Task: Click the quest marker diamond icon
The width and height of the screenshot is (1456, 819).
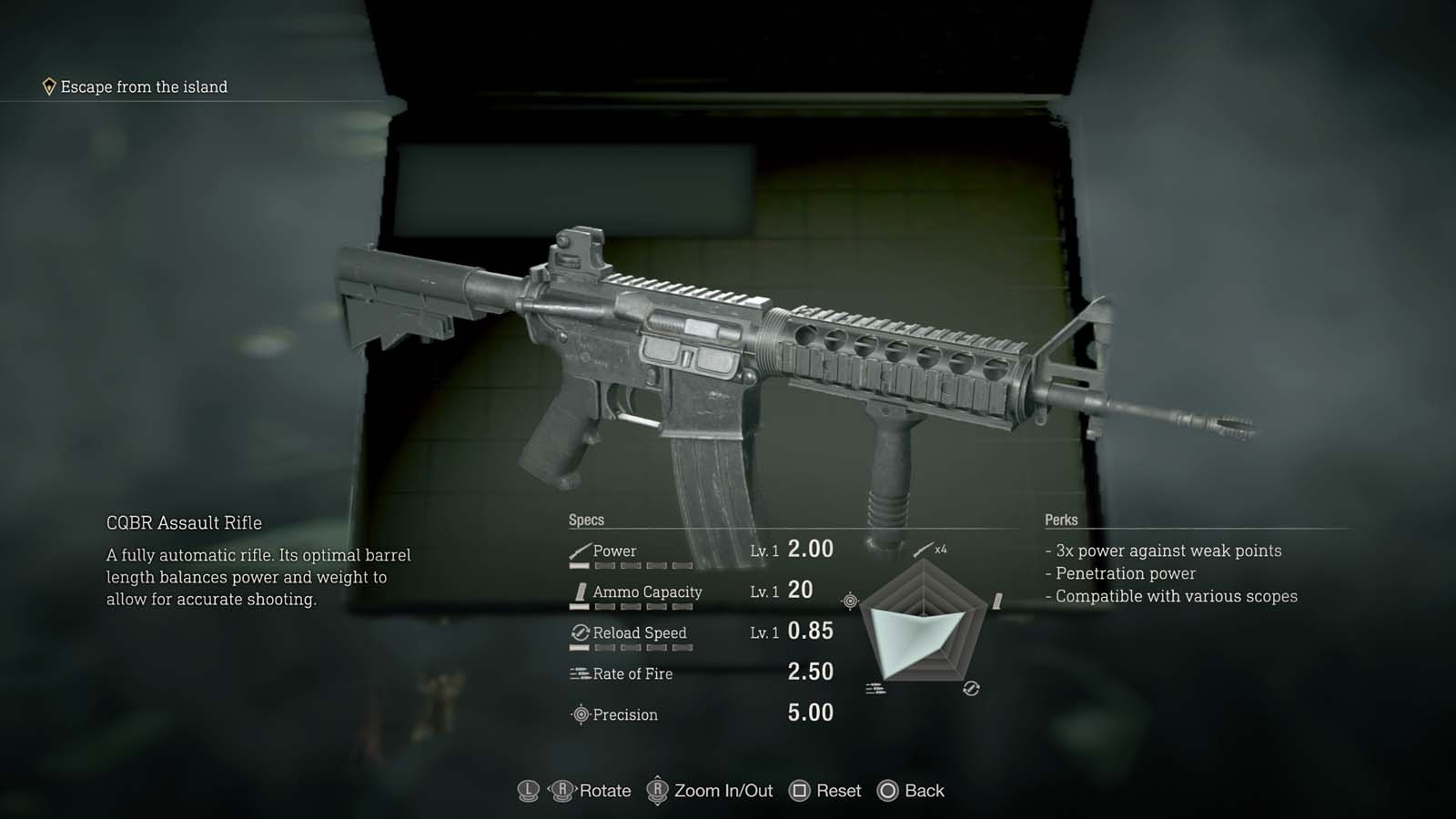Action: coord(48,86)
